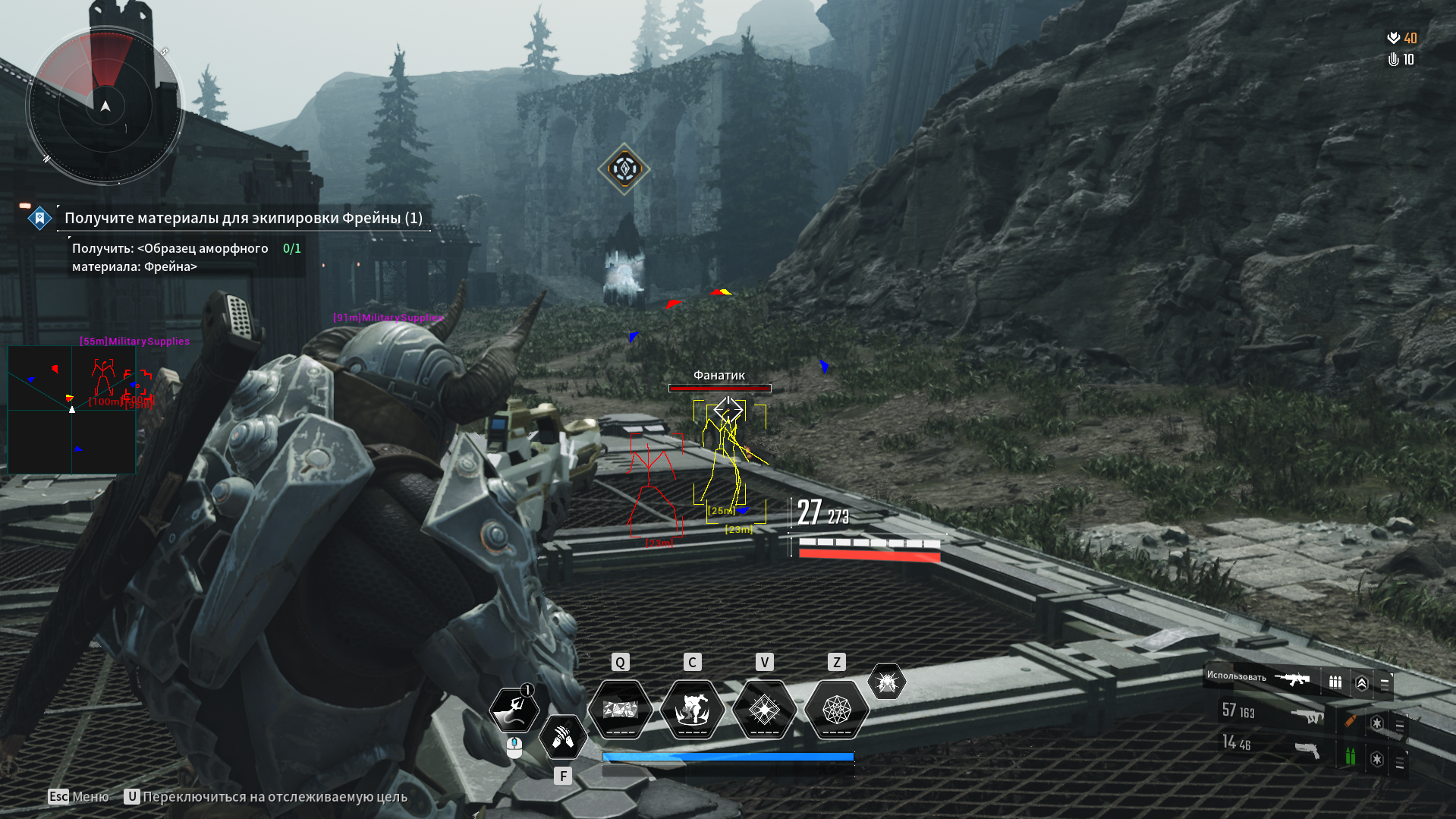Activate the shattered-glass Q skill
1456x819 pixels.
pos(621,710)
